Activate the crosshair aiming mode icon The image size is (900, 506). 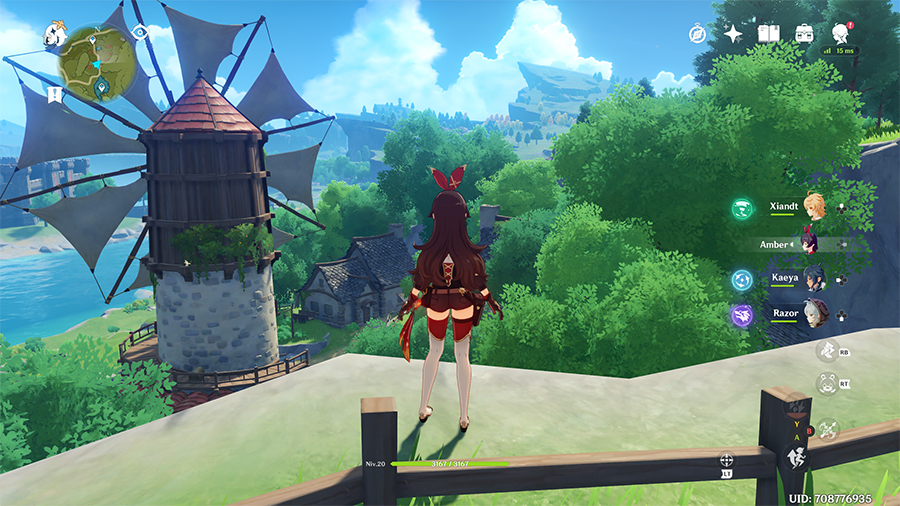coord(726,459)
